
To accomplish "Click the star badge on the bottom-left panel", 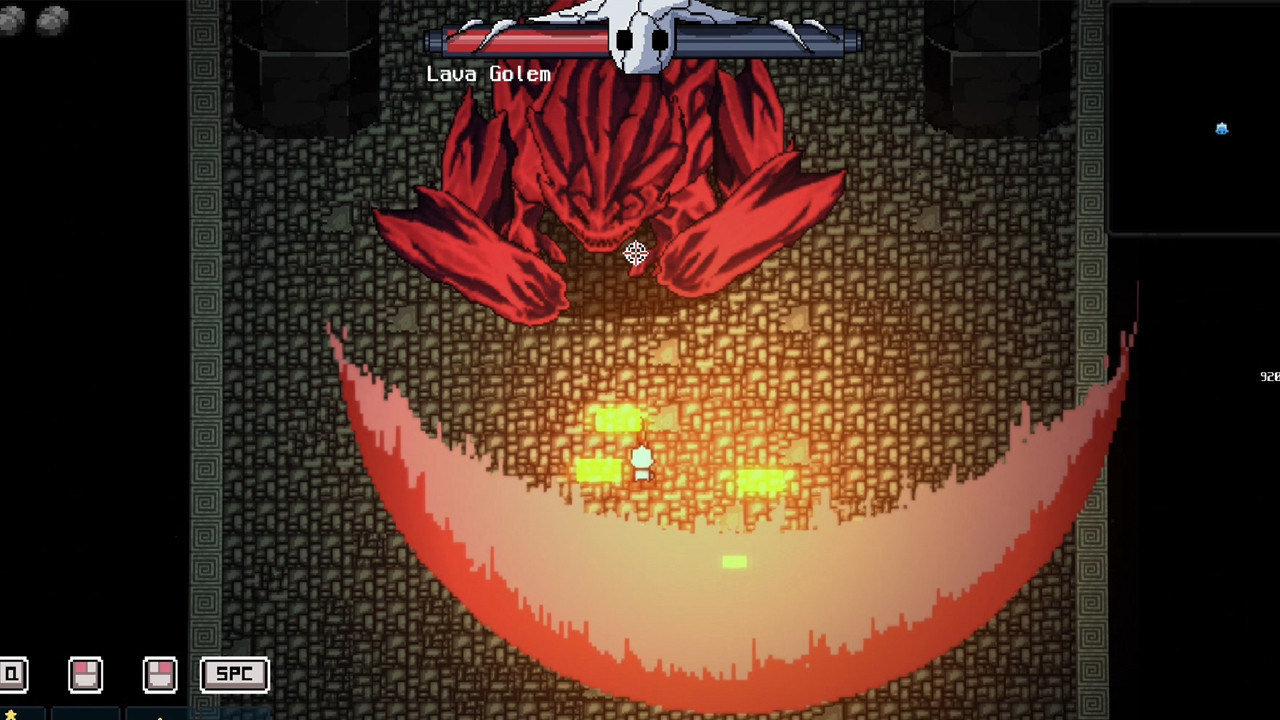I will 11,715.
